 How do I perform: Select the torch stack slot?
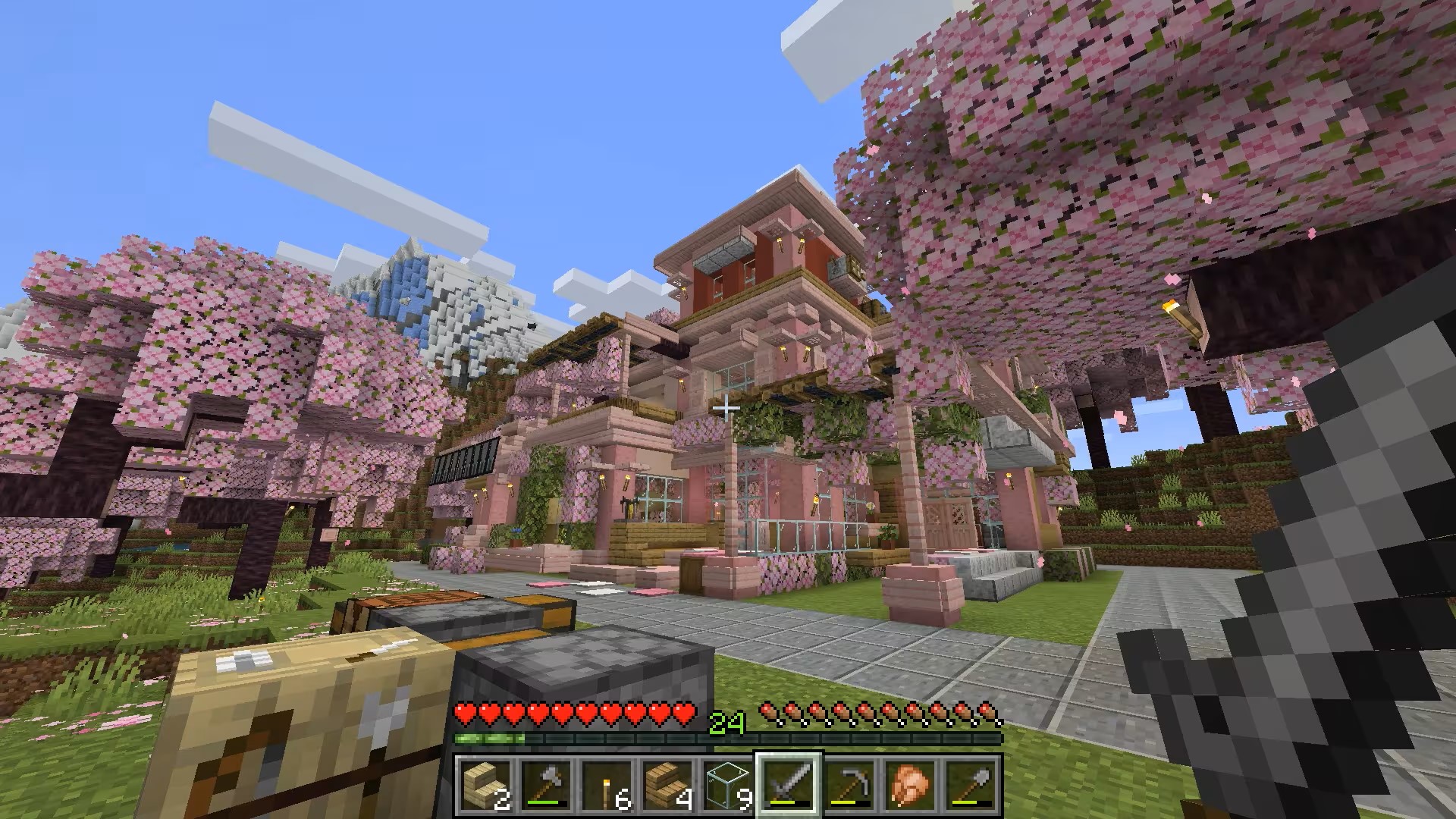tap(607, 783)
